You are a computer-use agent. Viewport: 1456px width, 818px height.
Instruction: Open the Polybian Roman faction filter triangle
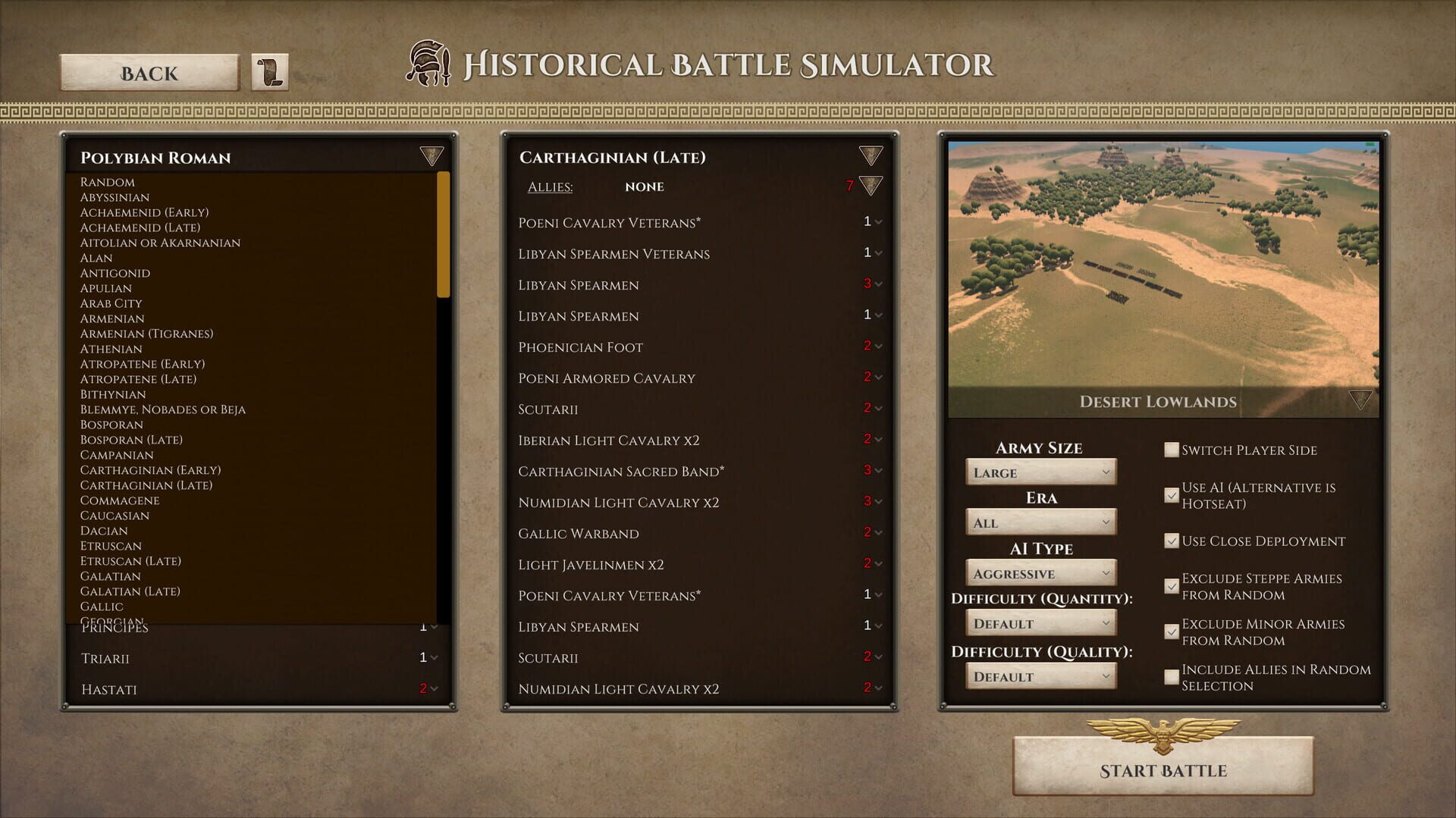pos(431,157)
